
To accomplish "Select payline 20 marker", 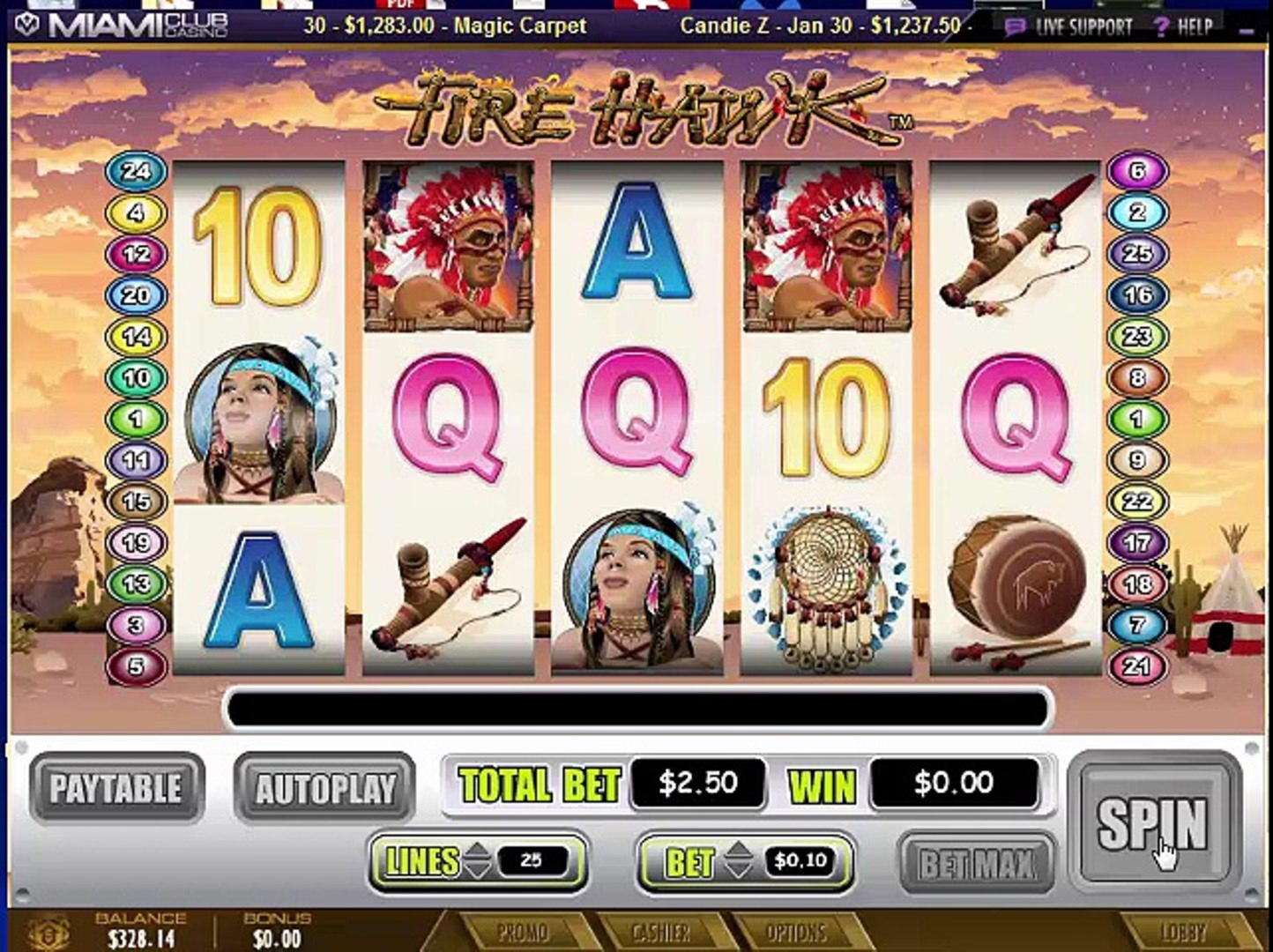I will tap(137, 295).
